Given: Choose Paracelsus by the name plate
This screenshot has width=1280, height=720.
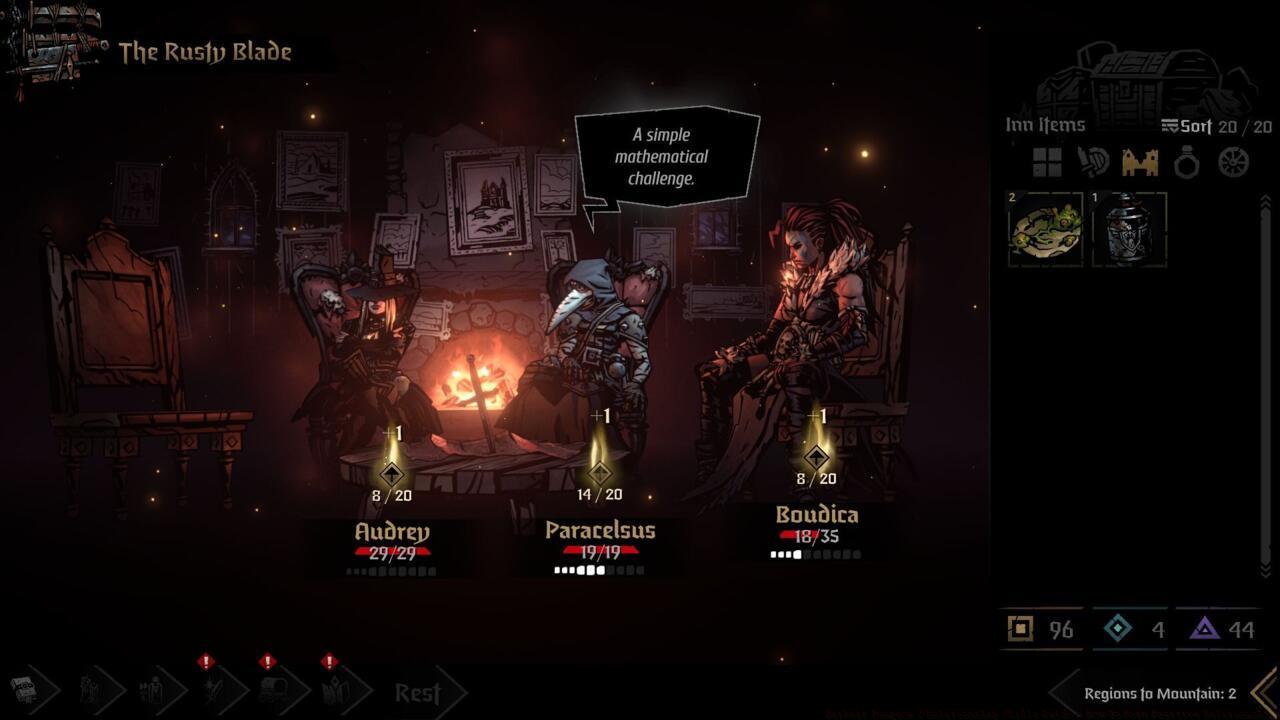Looking at the screenshot, I should (x=600, y=531).
